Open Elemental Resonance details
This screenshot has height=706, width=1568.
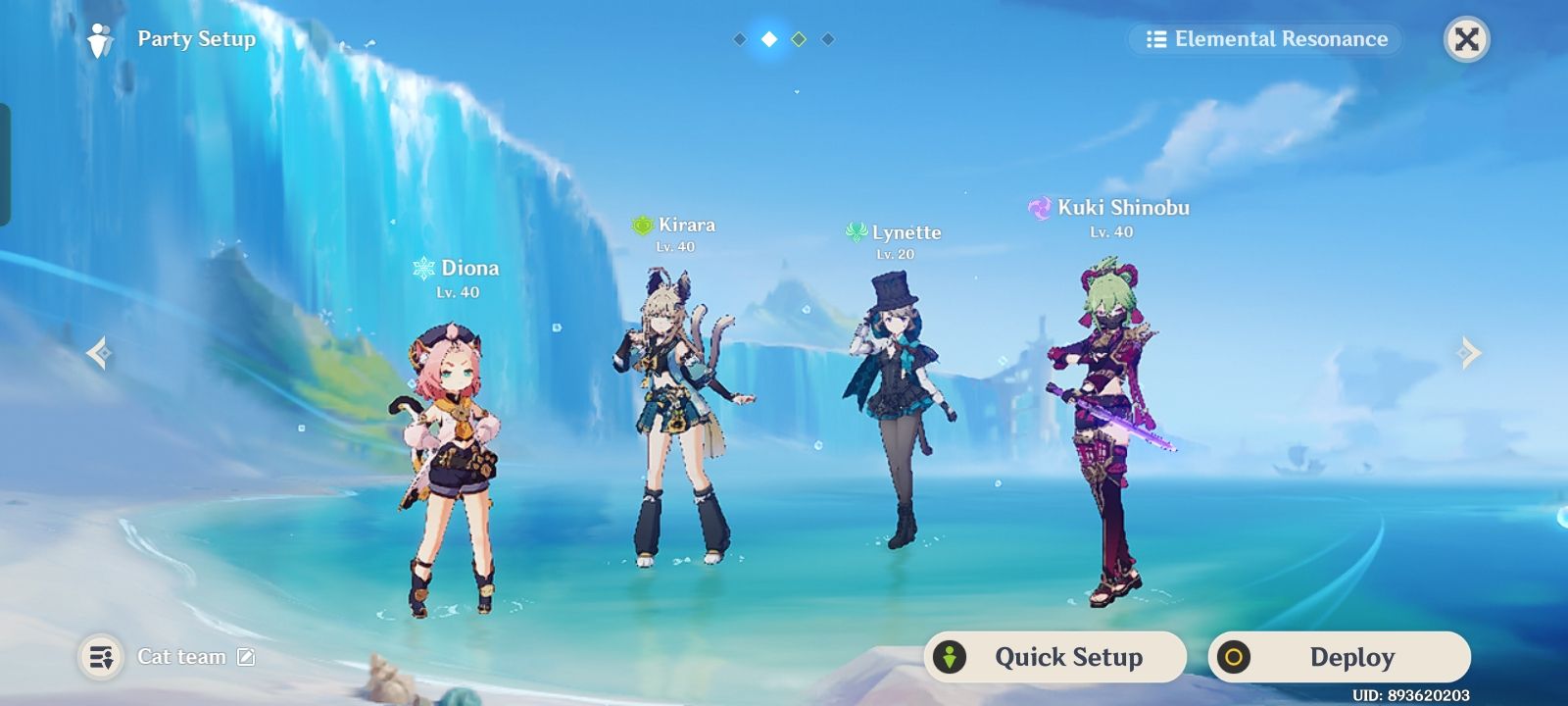pos(1264,39)
